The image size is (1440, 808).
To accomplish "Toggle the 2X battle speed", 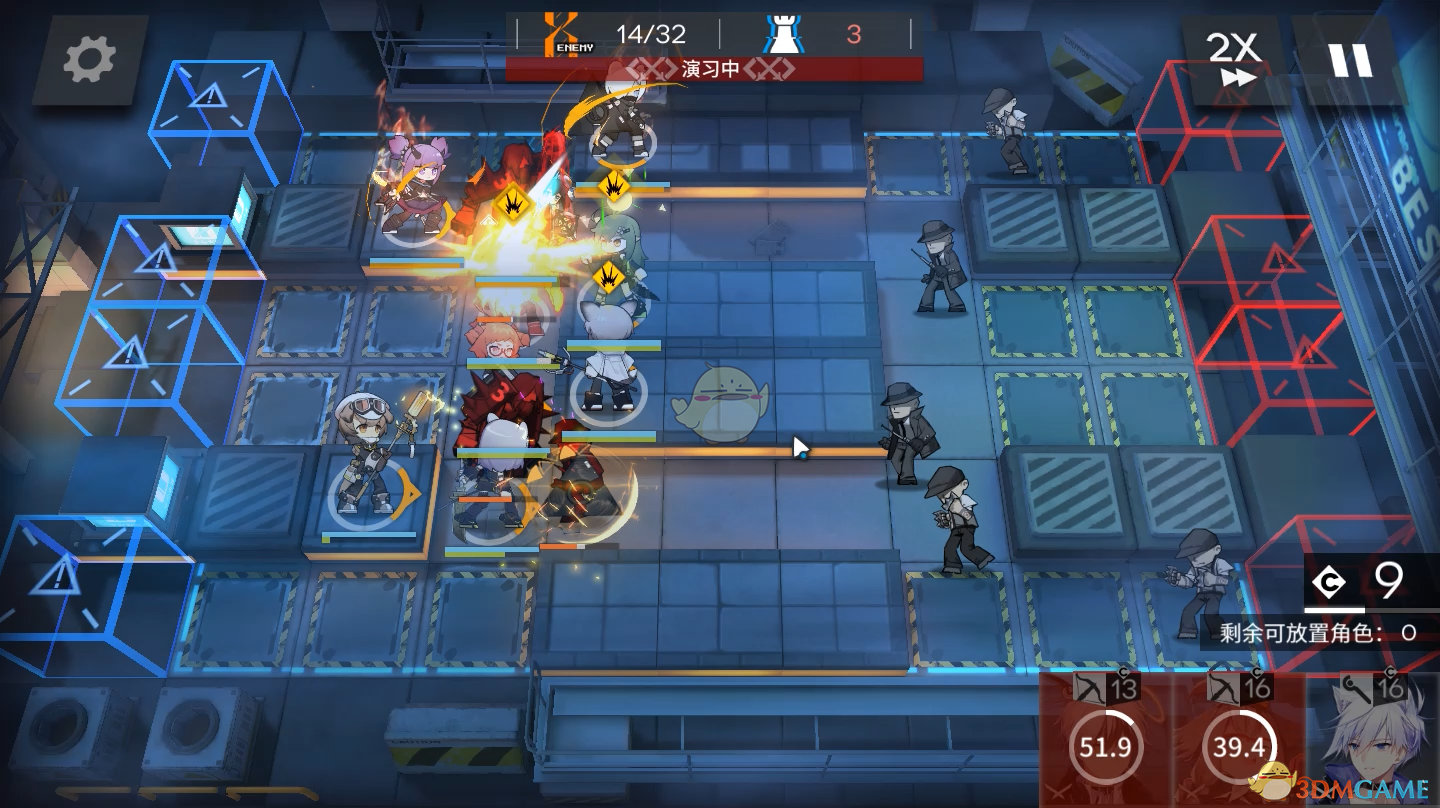I will [1232, 60].
